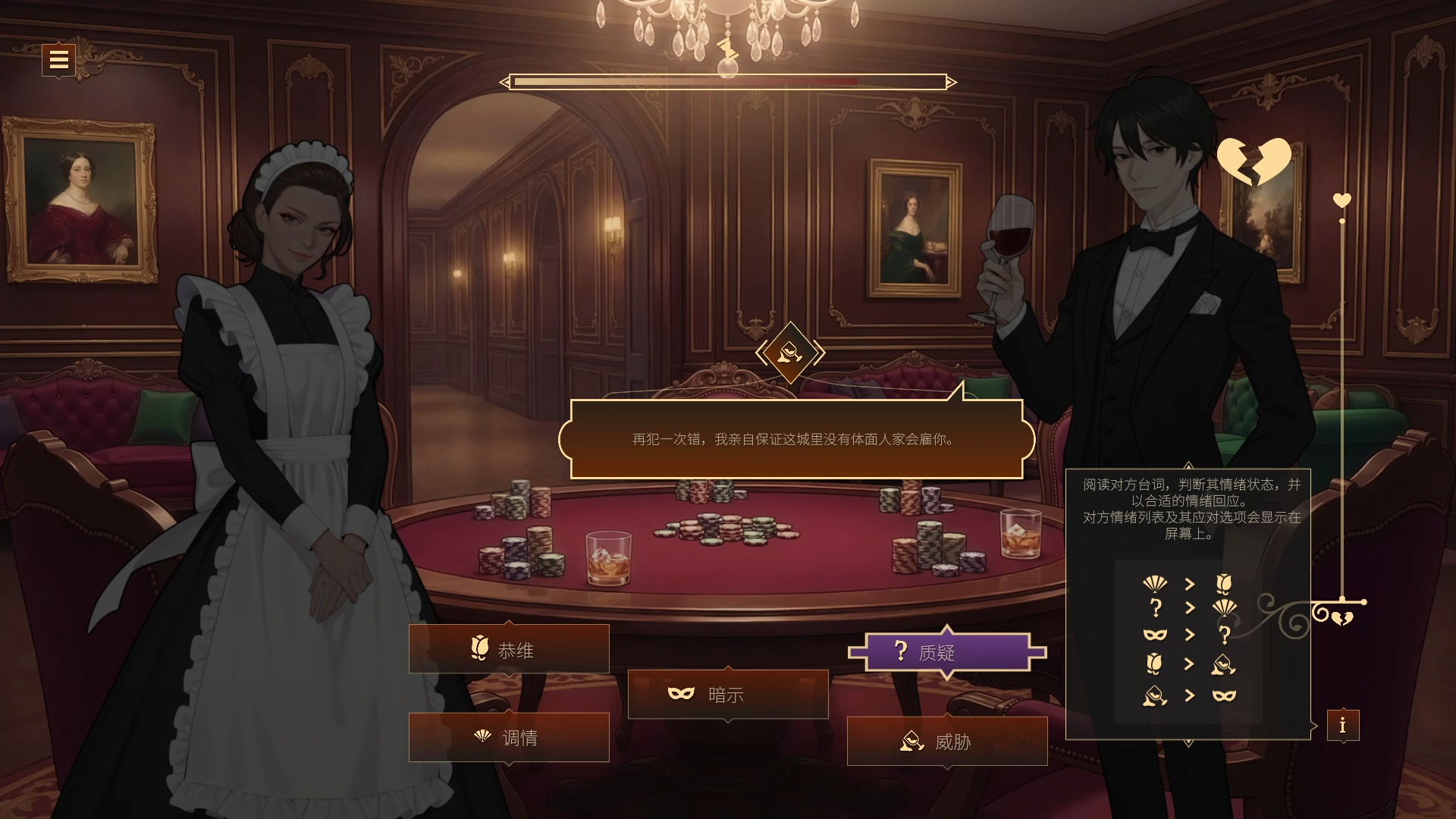1456x819 pixels.
Task: Choose the 质疑 (question) response
Action: pos(946,652)
